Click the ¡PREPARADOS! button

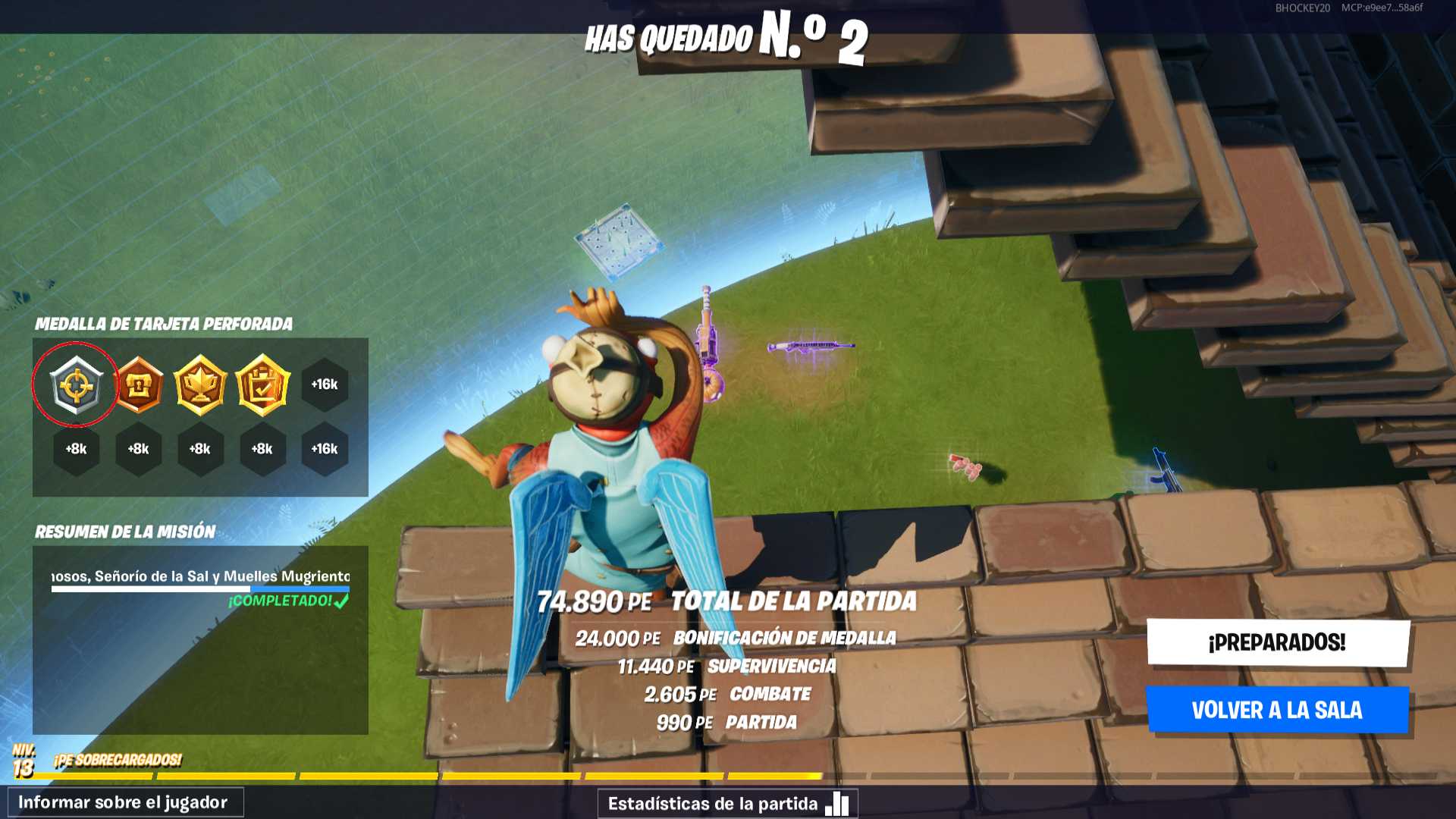point(1278,642)
